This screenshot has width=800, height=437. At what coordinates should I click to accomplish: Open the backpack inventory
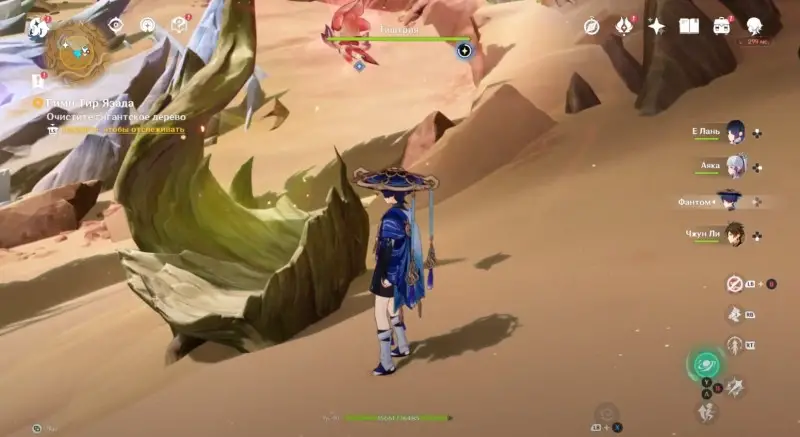click(x=722, y=27)
